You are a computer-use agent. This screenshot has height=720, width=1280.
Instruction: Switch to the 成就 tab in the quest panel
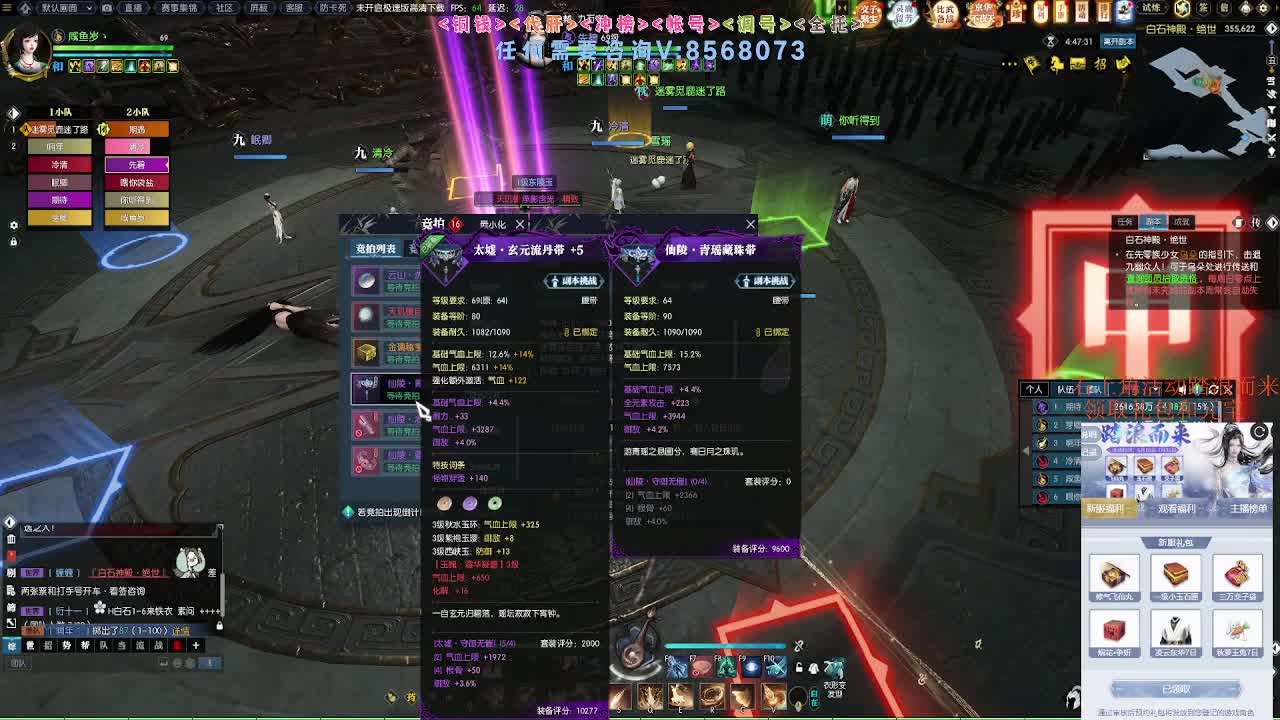click(x=1180, y=222)
